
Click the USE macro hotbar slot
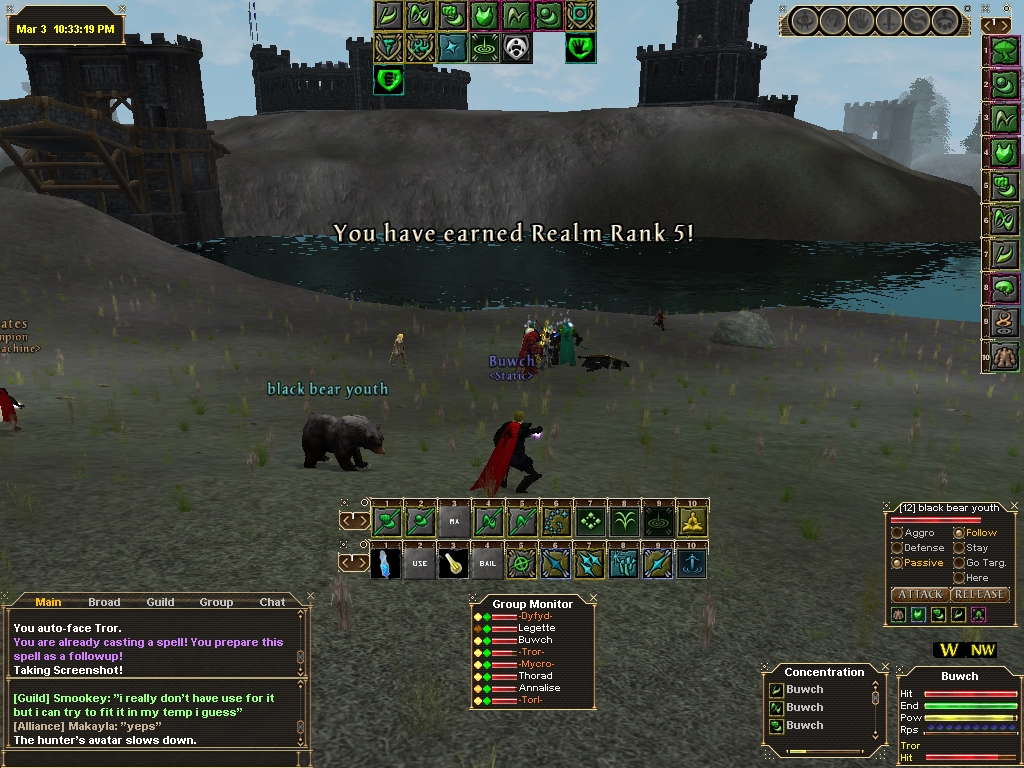pyautogui.click(x=419, y=563)
